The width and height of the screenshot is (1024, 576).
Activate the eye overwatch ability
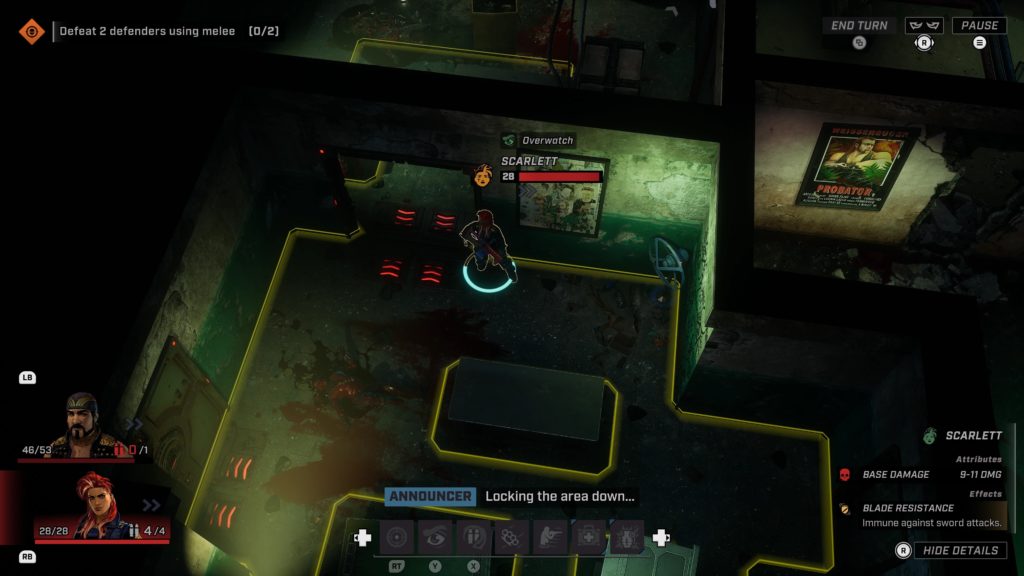pyautogui.click(x=435, y=538)
